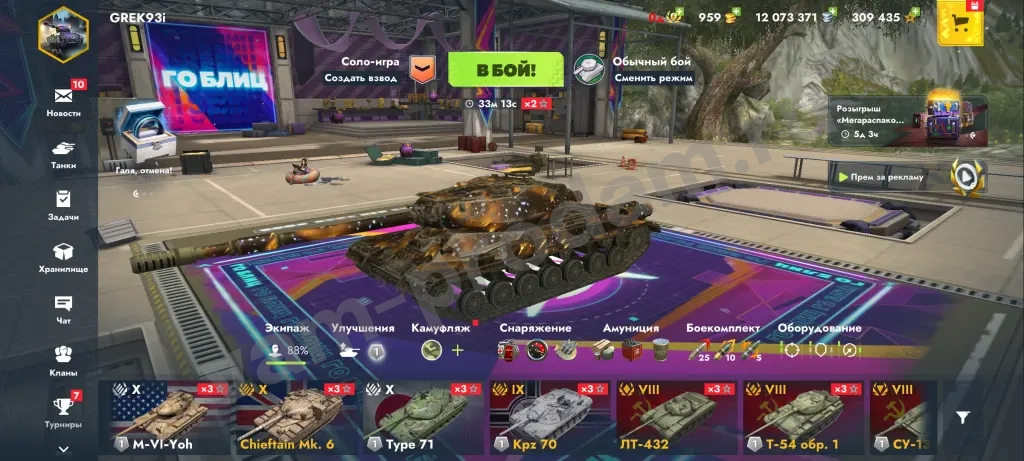Open the platoon dropdown with orange arrow
The image size is (1024, 461).
[x=423, y=70]
